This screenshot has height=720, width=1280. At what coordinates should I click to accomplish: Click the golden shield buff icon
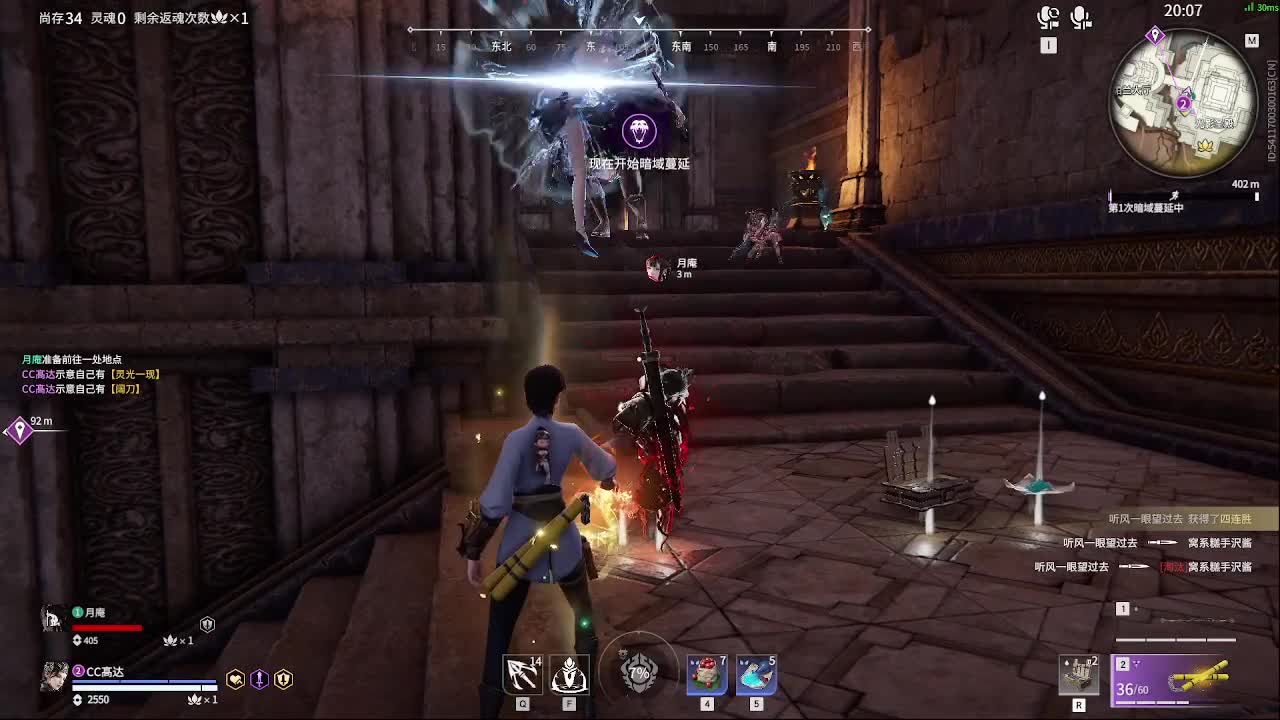283,680
